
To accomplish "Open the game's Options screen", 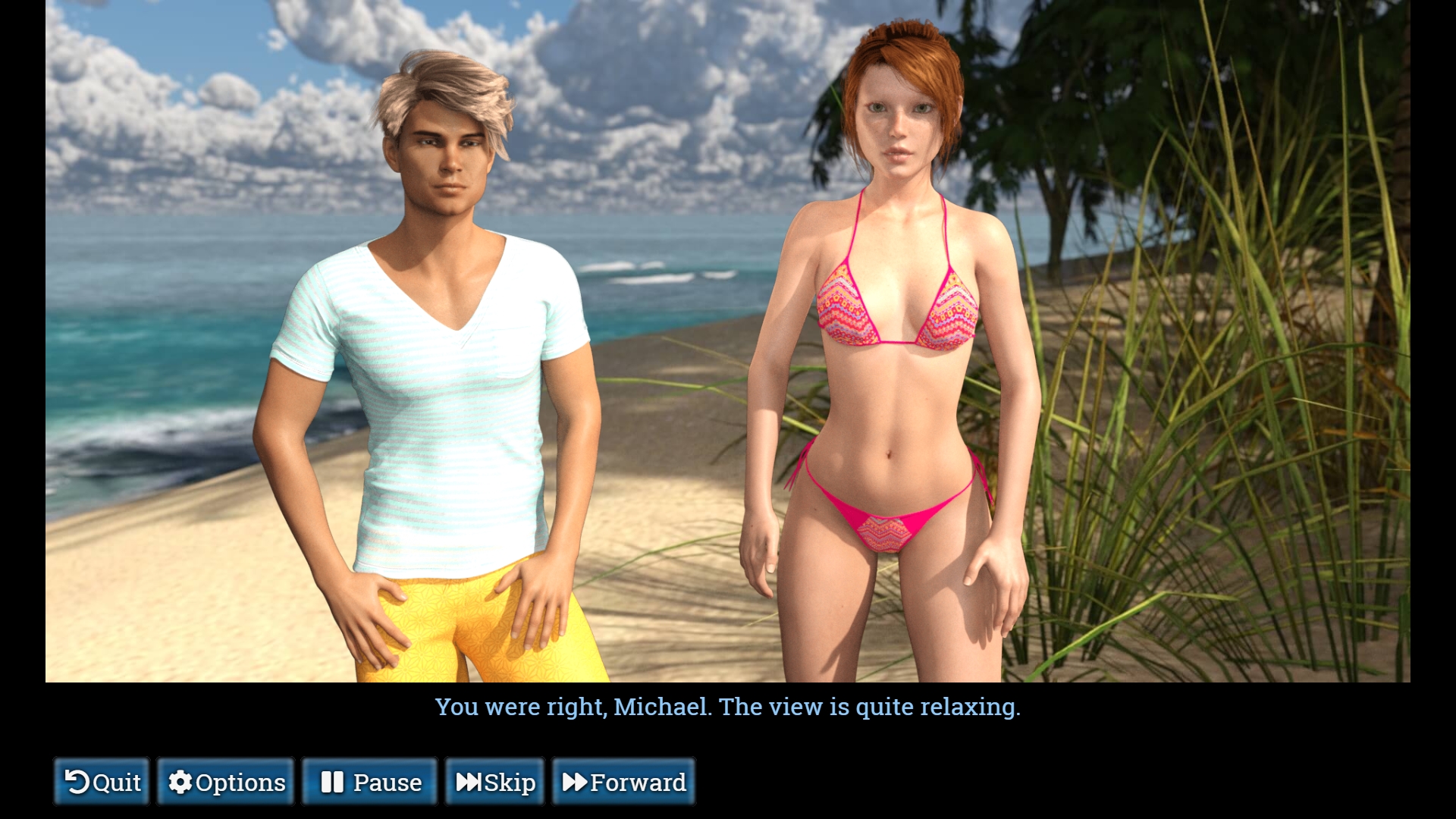I will 225,781.
